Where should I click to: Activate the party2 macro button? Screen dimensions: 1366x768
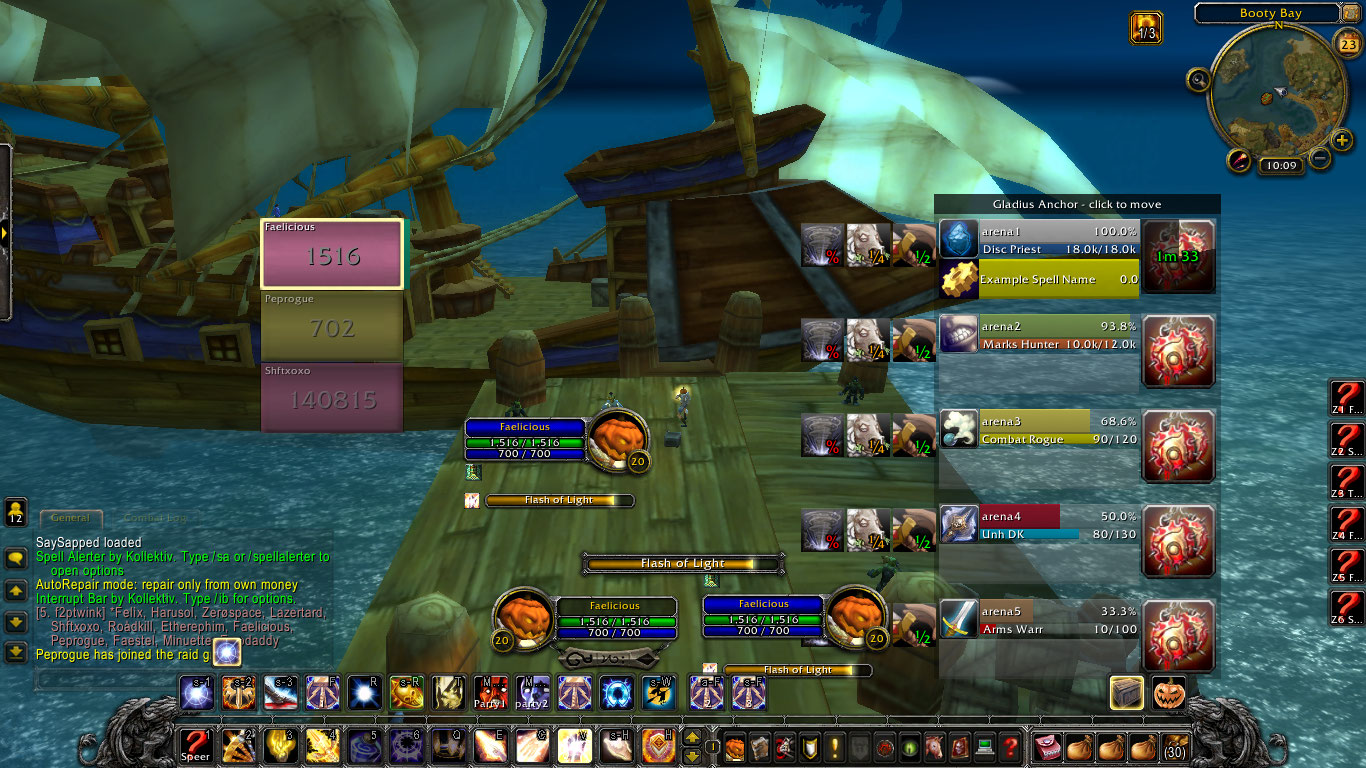coord(533,692)
